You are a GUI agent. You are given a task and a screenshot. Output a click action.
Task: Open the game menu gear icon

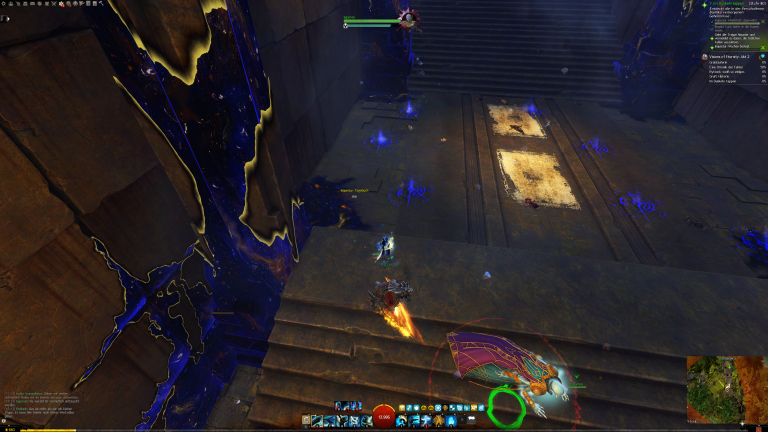5,5
